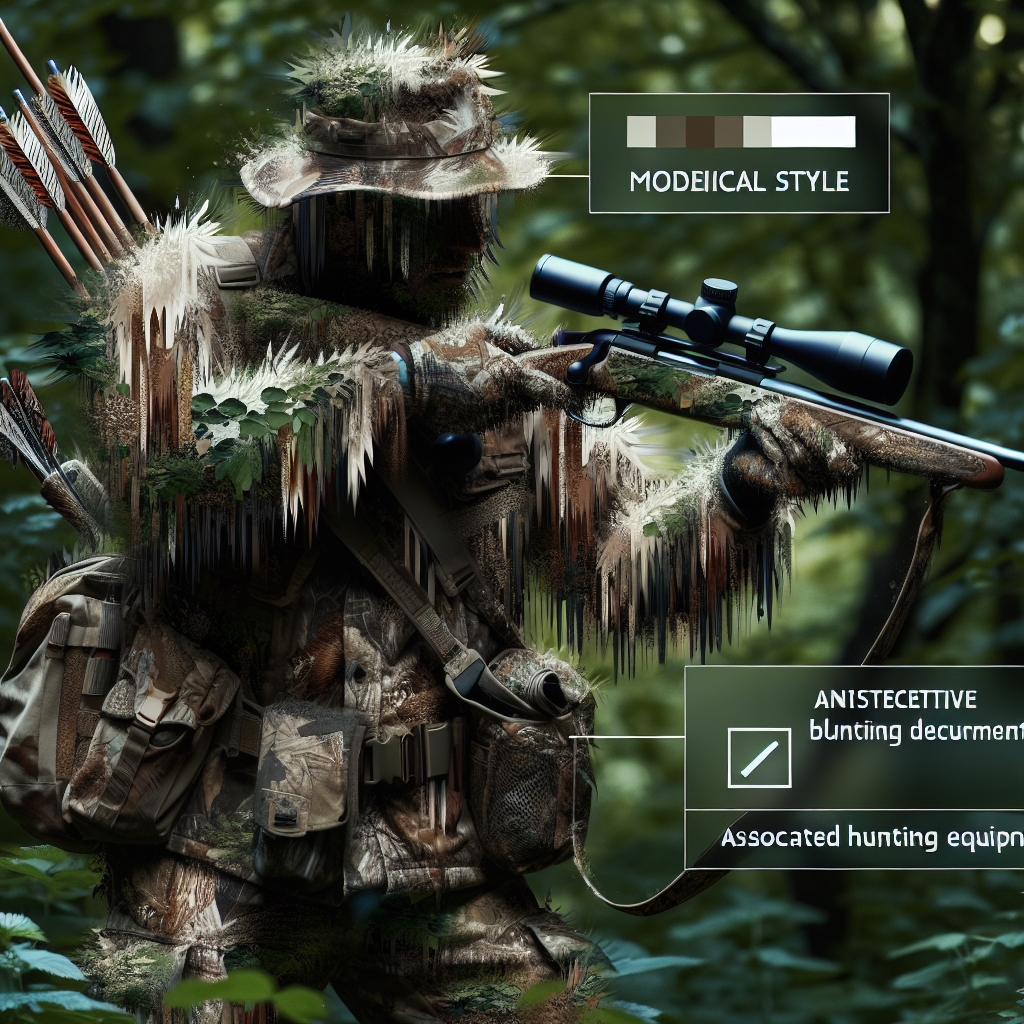Toggle the square box with diagonal slash
This screenshot has width=1024, height=1024.
point(760,757)
